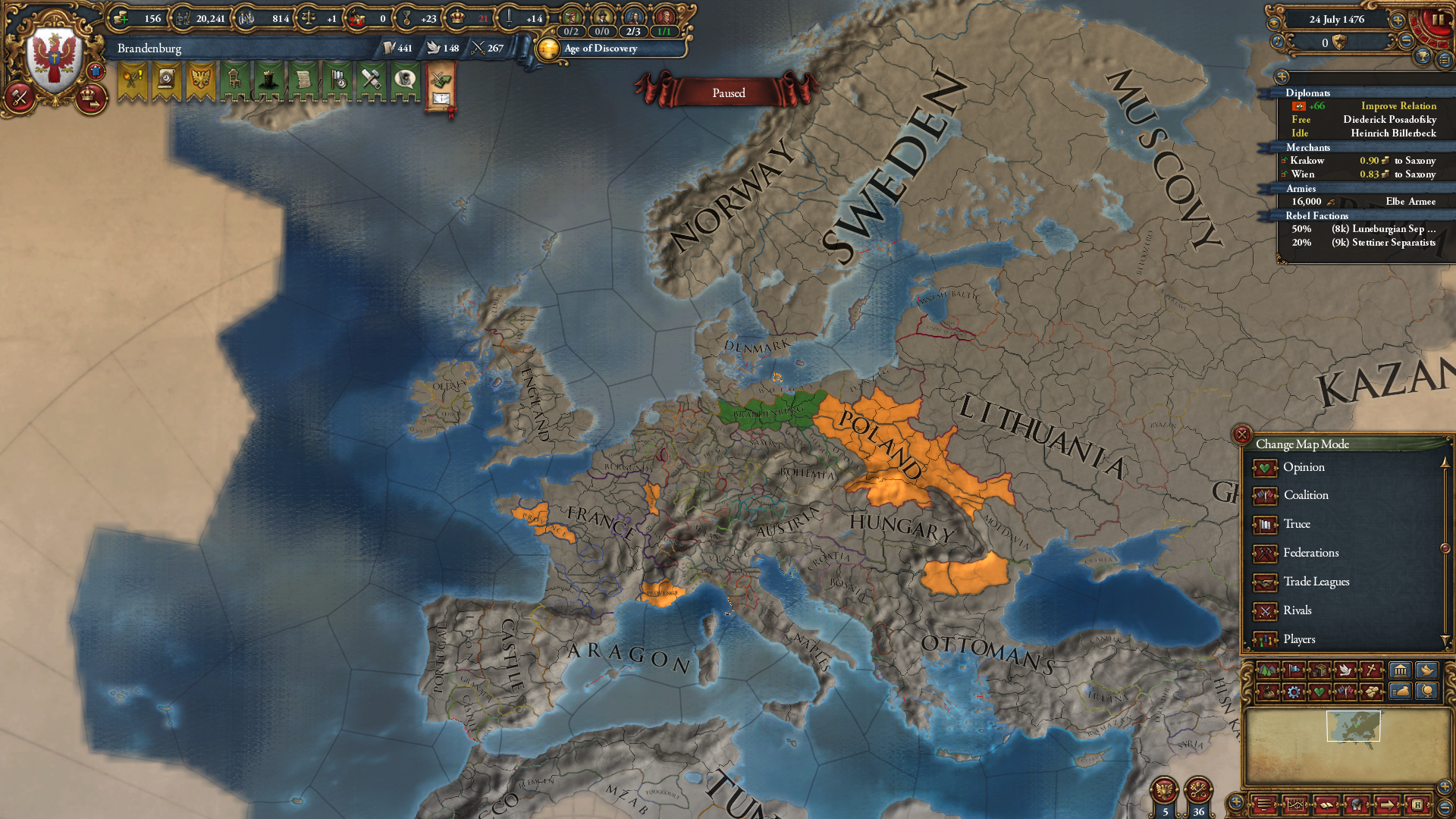
Task: Open the Age of Discovery banner
Action: point(598,49)
